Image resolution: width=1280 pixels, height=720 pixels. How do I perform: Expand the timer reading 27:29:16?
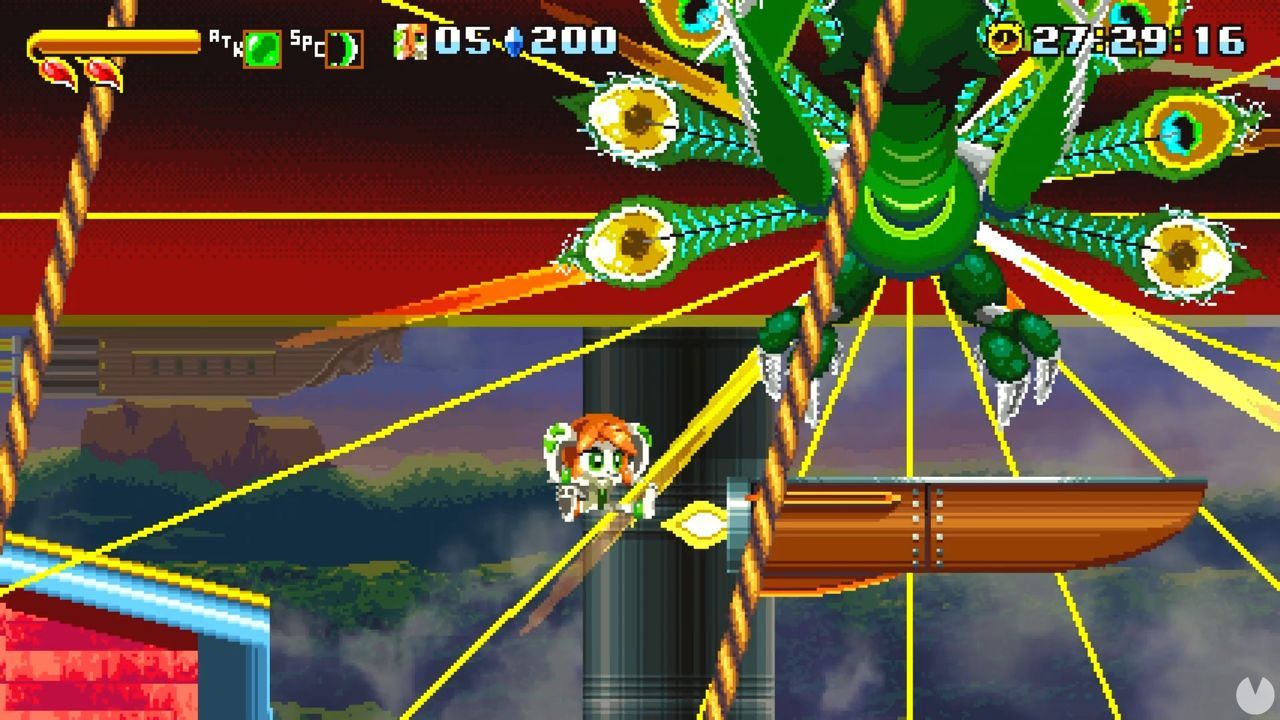1140,40
